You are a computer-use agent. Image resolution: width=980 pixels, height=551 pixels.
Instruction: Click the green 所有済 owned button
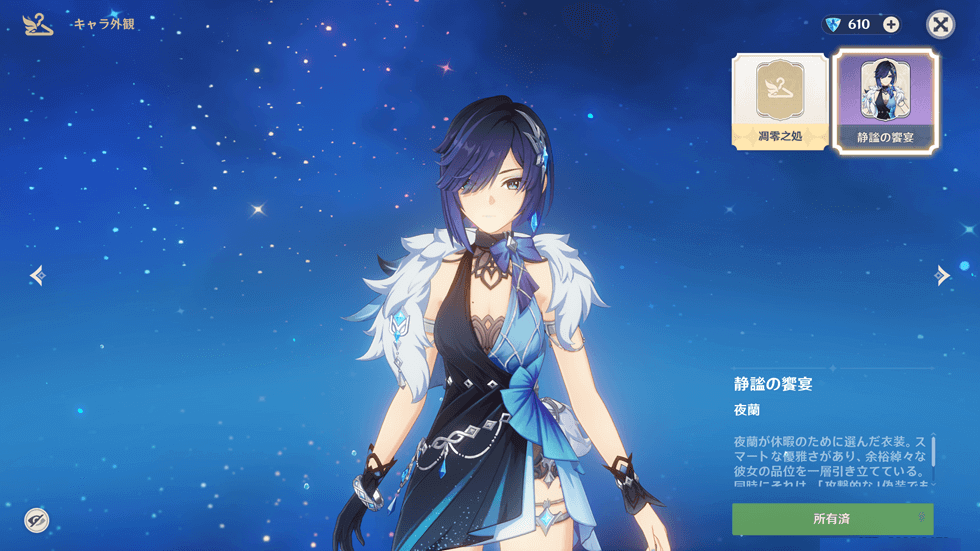832,519
